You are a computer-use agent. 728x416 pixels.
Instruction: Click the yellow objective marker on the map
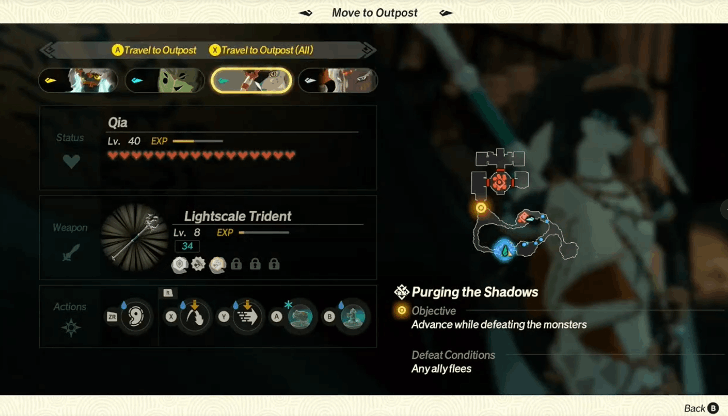pyautogui.click(x=481, y=208)
